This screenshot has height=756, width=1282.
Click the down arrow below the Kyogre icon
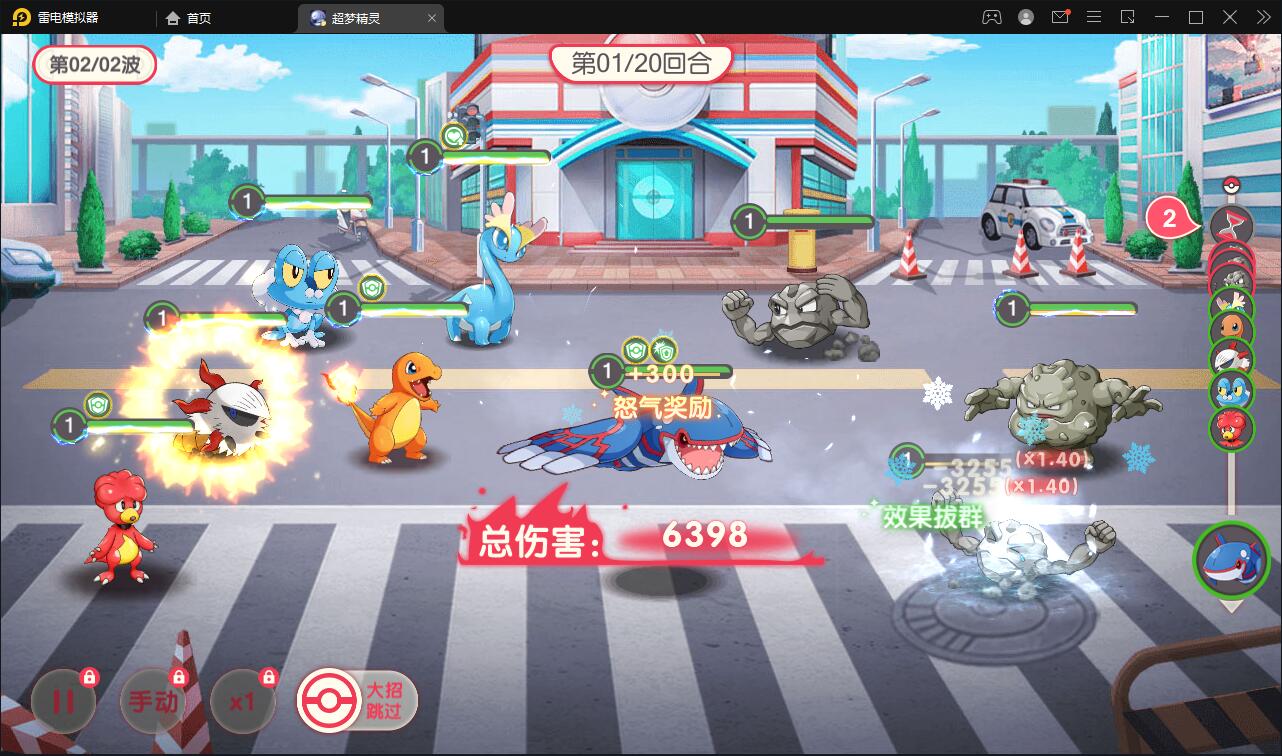(1232, 608)
